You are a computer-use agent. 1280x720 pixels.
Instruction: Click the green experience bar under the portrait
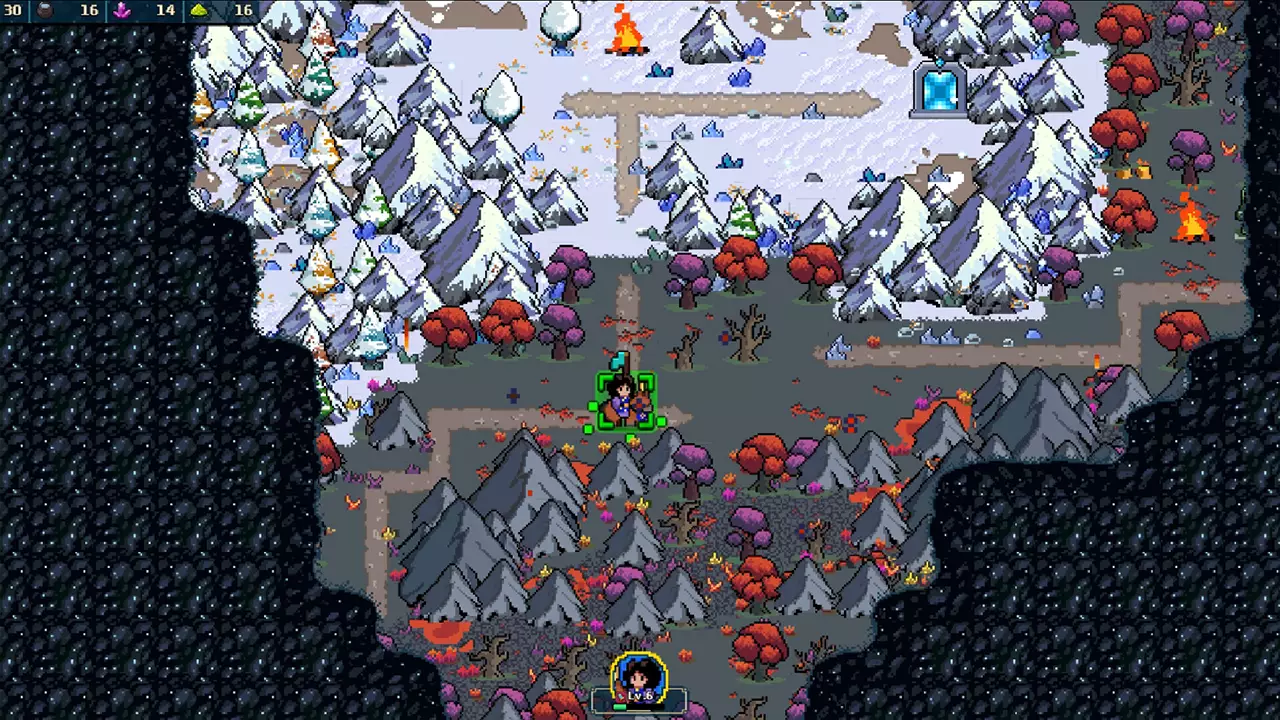pyautogui.click(x=620, y=706)
